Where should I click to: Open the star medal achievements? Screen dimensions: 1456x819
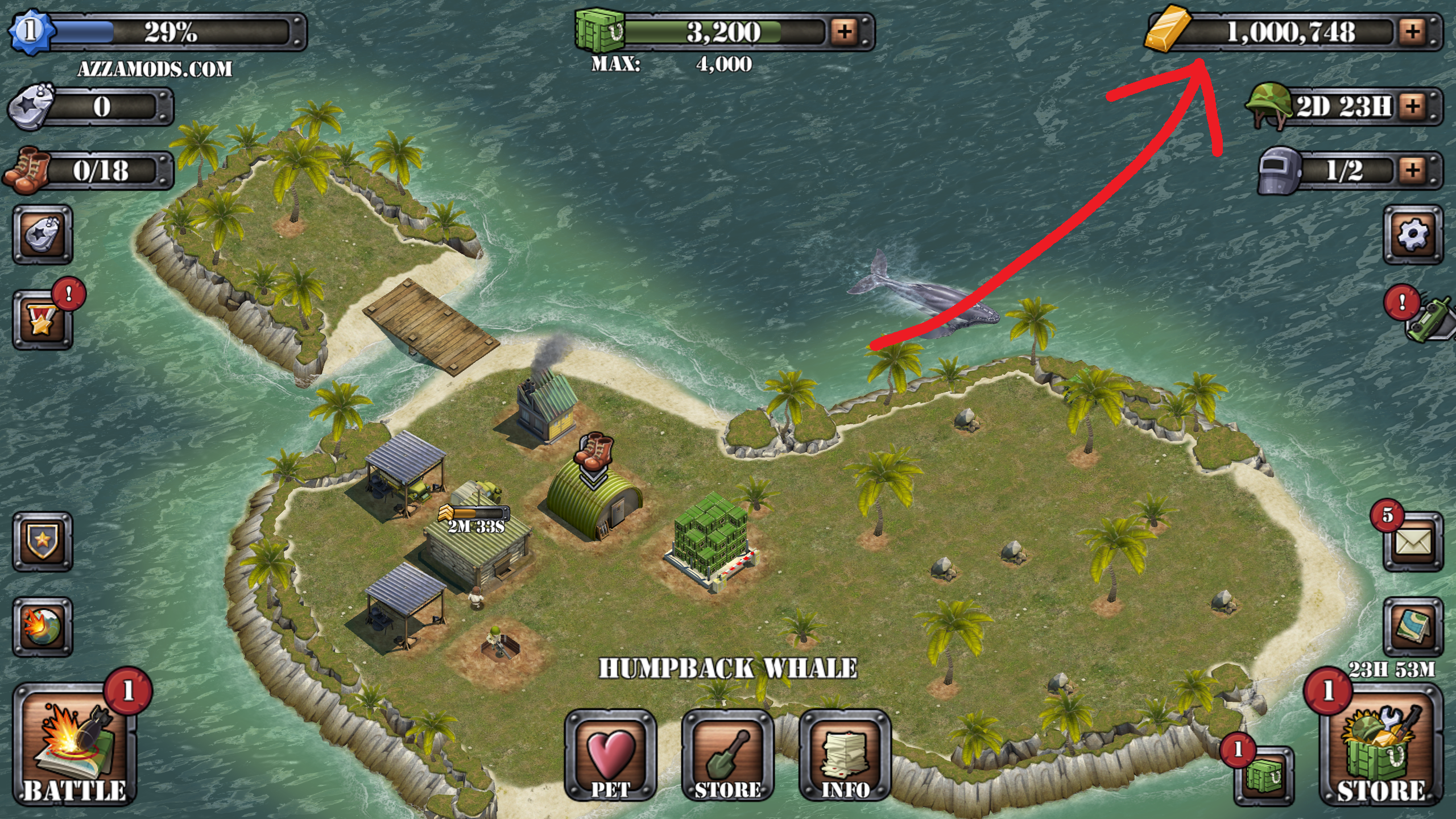(x=43, y=320)
